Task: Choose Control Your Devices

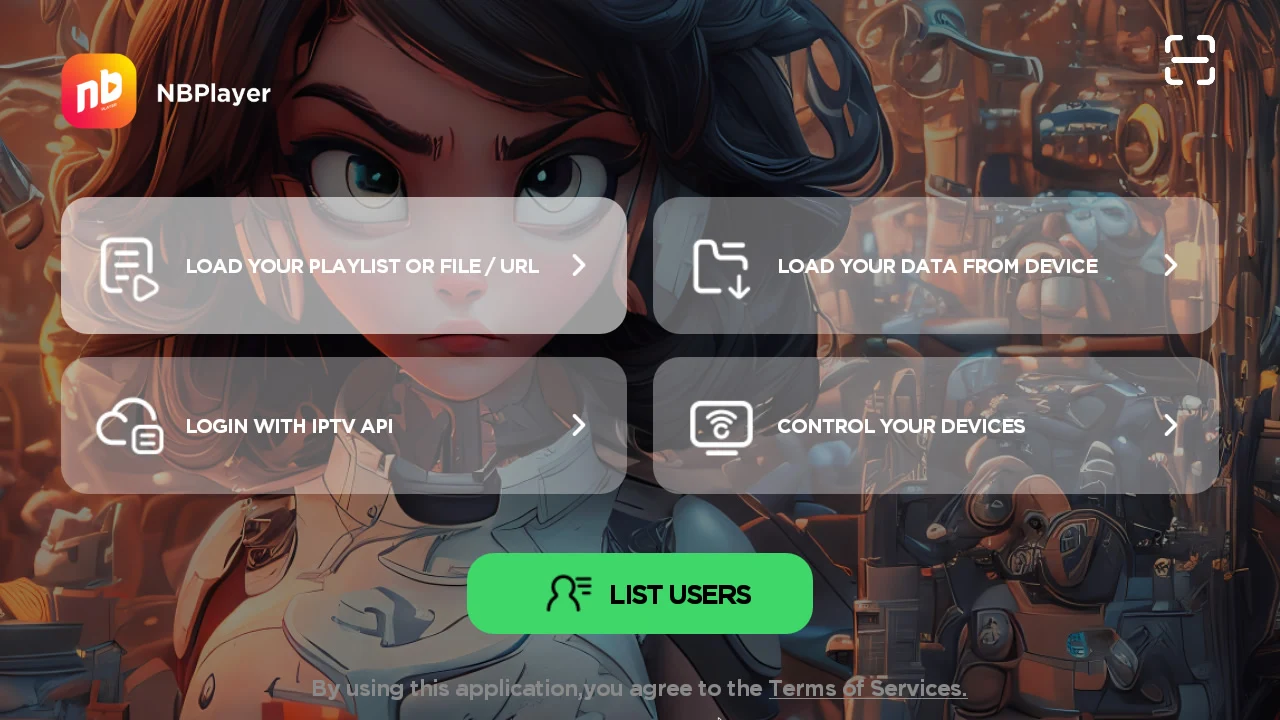Action: tap(936, 425)
